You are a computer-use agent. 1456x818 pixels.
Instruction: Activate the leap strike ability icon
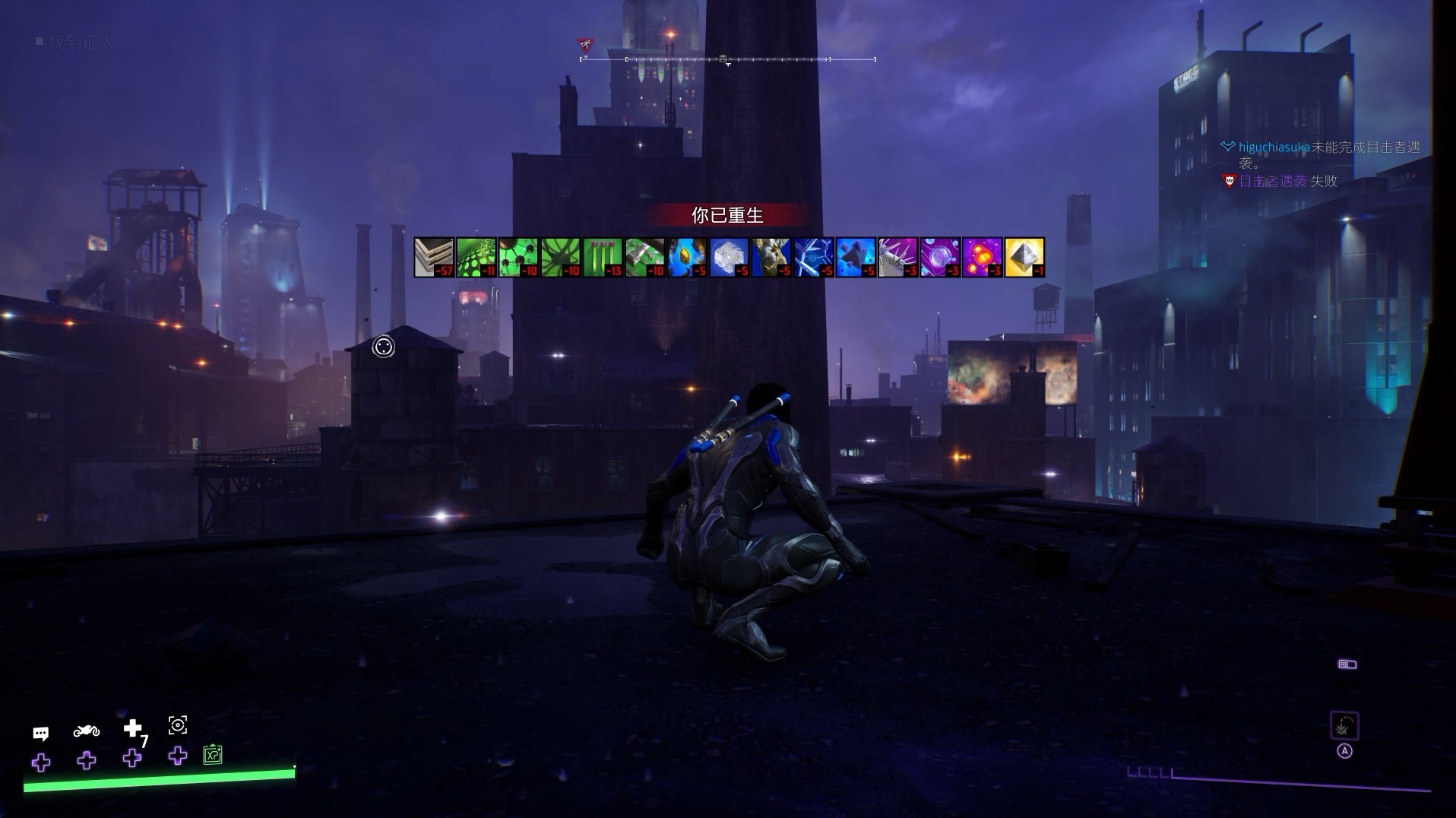[1344, 727]
